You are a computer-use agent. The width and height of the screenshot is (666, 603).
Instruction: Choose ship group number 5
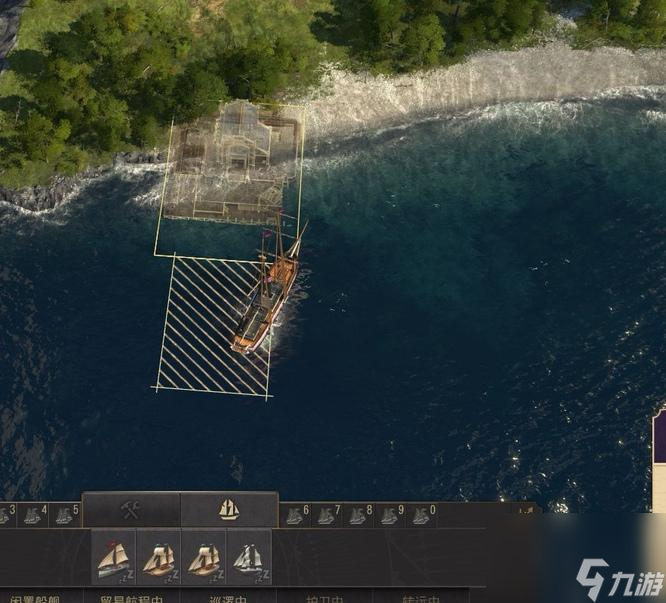click(x=65, y=515)
